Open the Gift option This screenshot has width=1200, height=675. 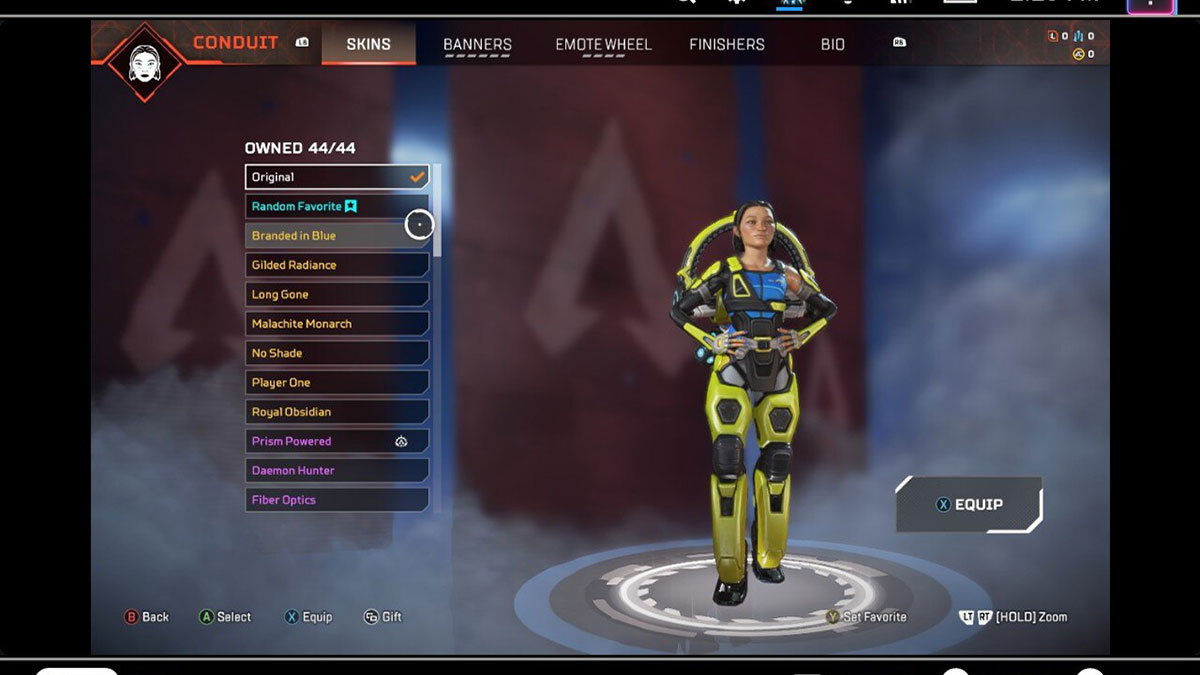point(382,617)
